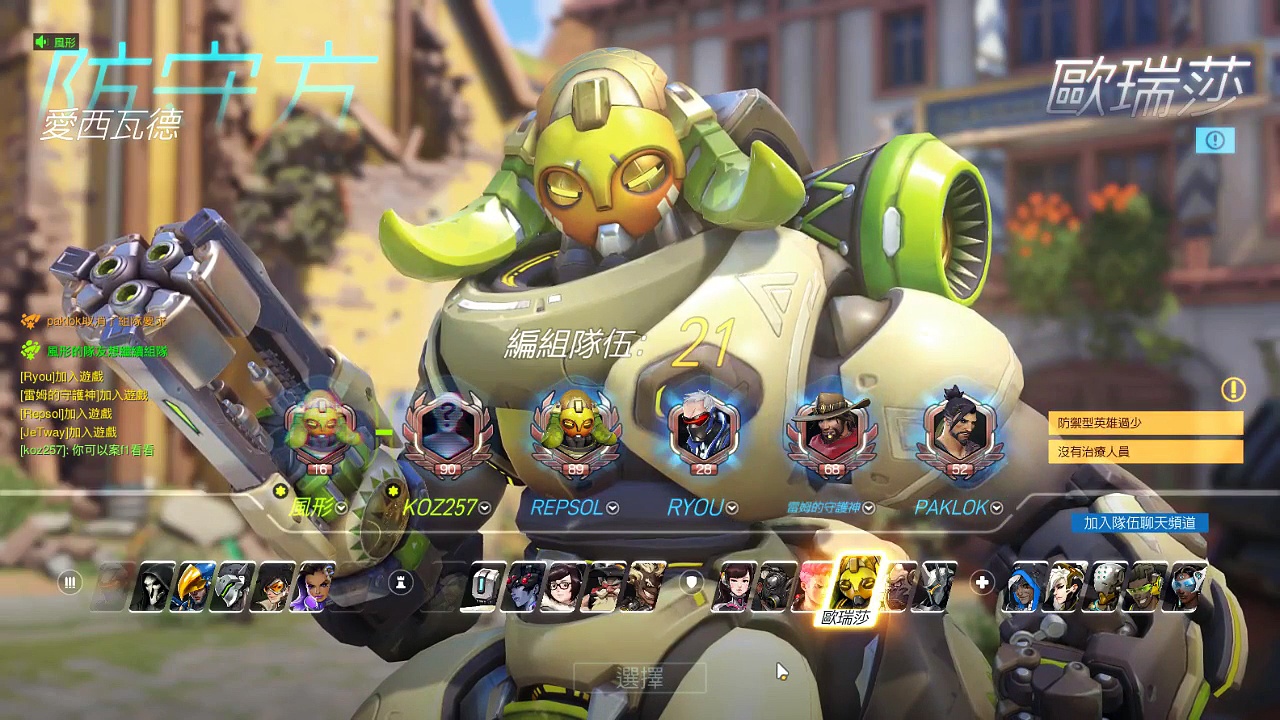Pick Reaper from the offense heroes
This screenshot has height=720, width=1280.
[x=154, y=585]
